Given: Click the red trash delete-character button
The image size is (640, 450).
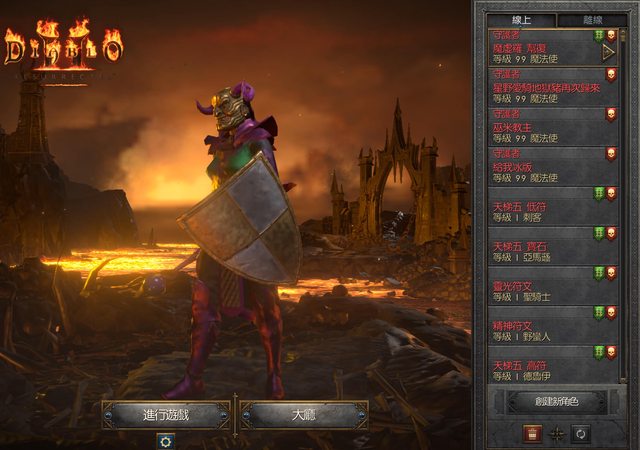Looking at the screenshot, I should (x=531, y=433).
